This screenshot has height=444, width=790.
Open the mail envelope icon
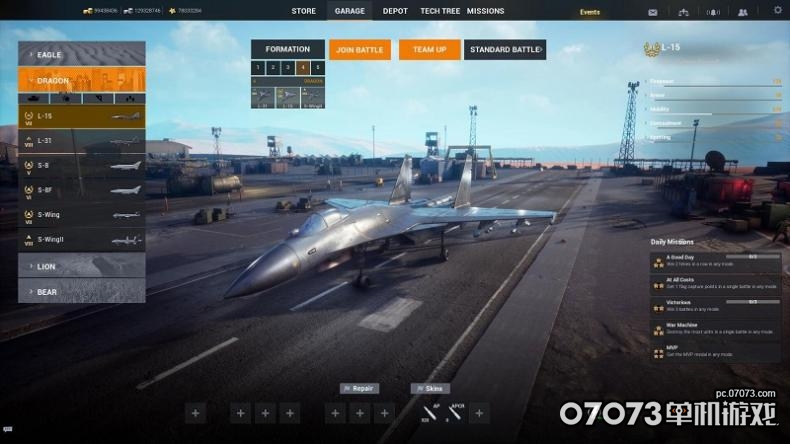[x=653, y=12]
